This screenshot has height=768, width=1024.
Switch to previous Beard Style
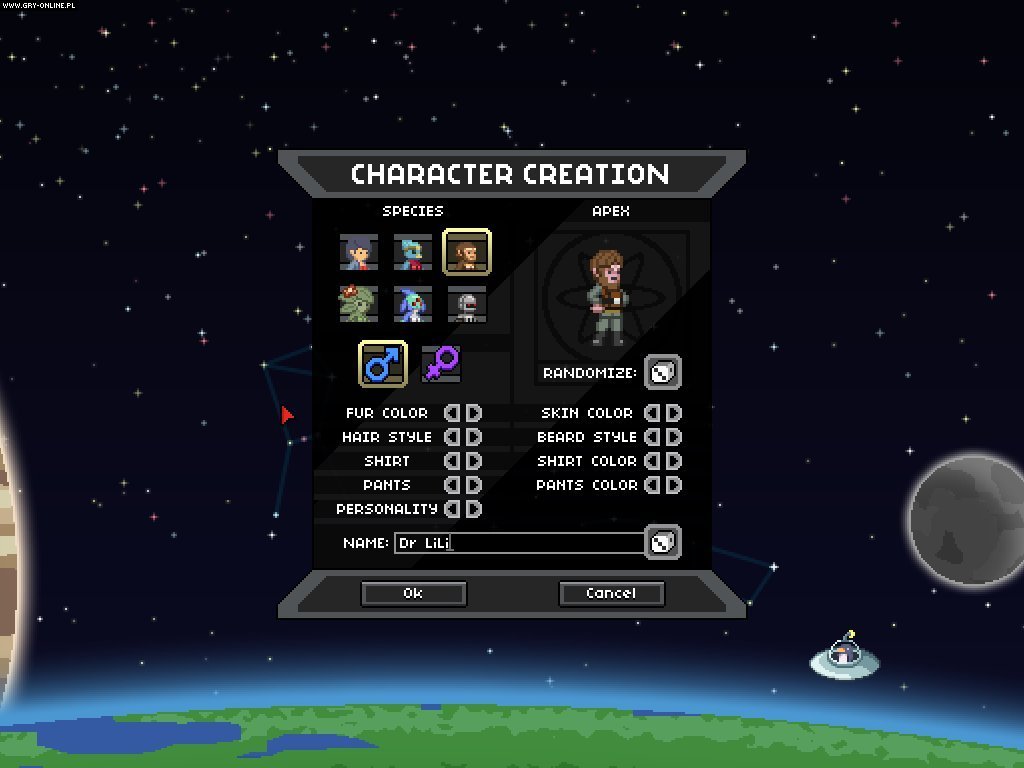(x=651, y=437)
